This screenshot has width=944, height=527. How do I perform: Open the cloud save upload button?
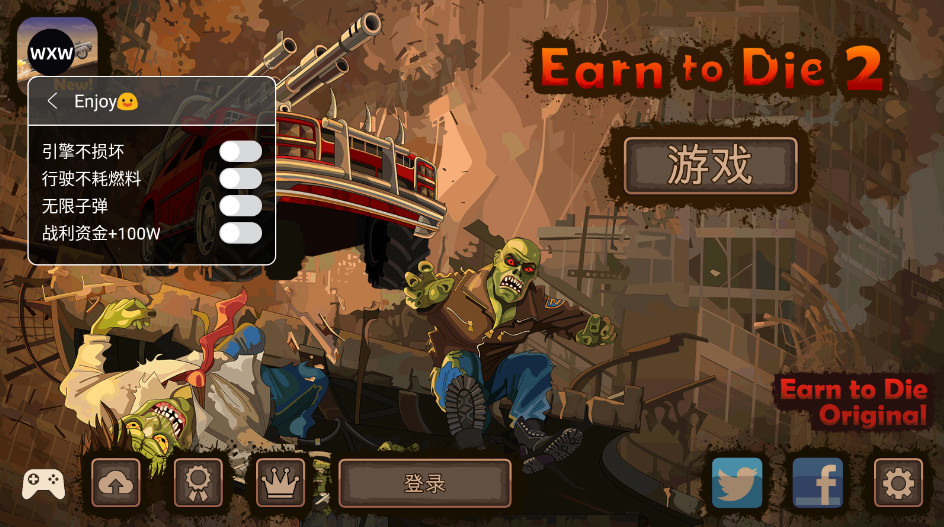[116, 484]
